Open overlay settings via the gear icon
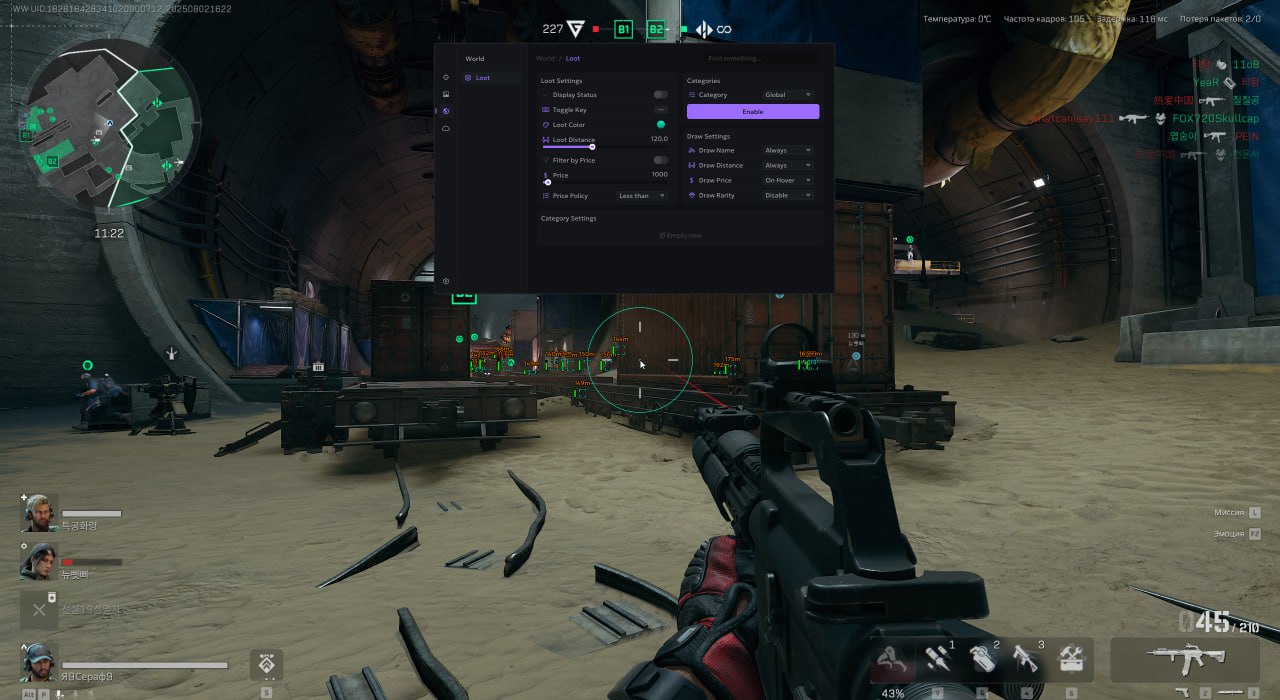The height and width of the screenshot is (700, 1280). click(x=446, y=281)
